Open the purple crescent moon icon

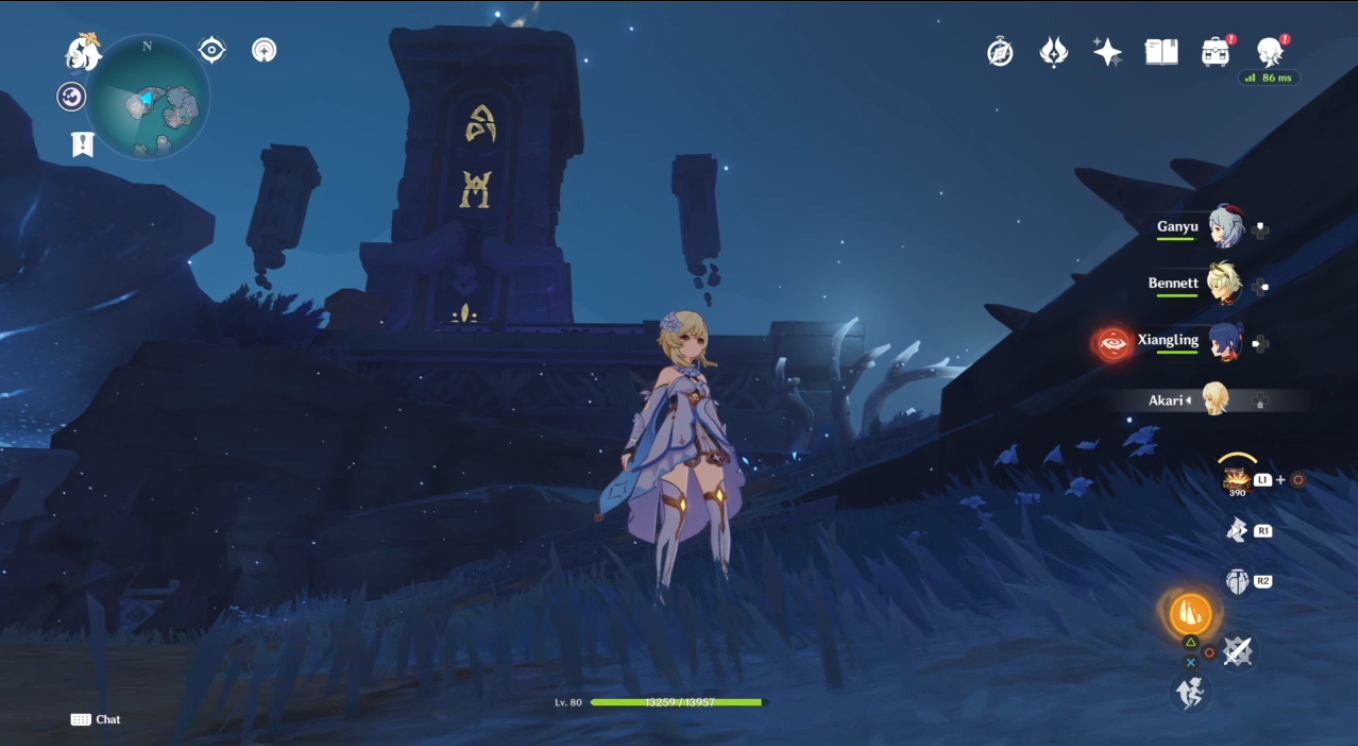[x=71, y=97]
